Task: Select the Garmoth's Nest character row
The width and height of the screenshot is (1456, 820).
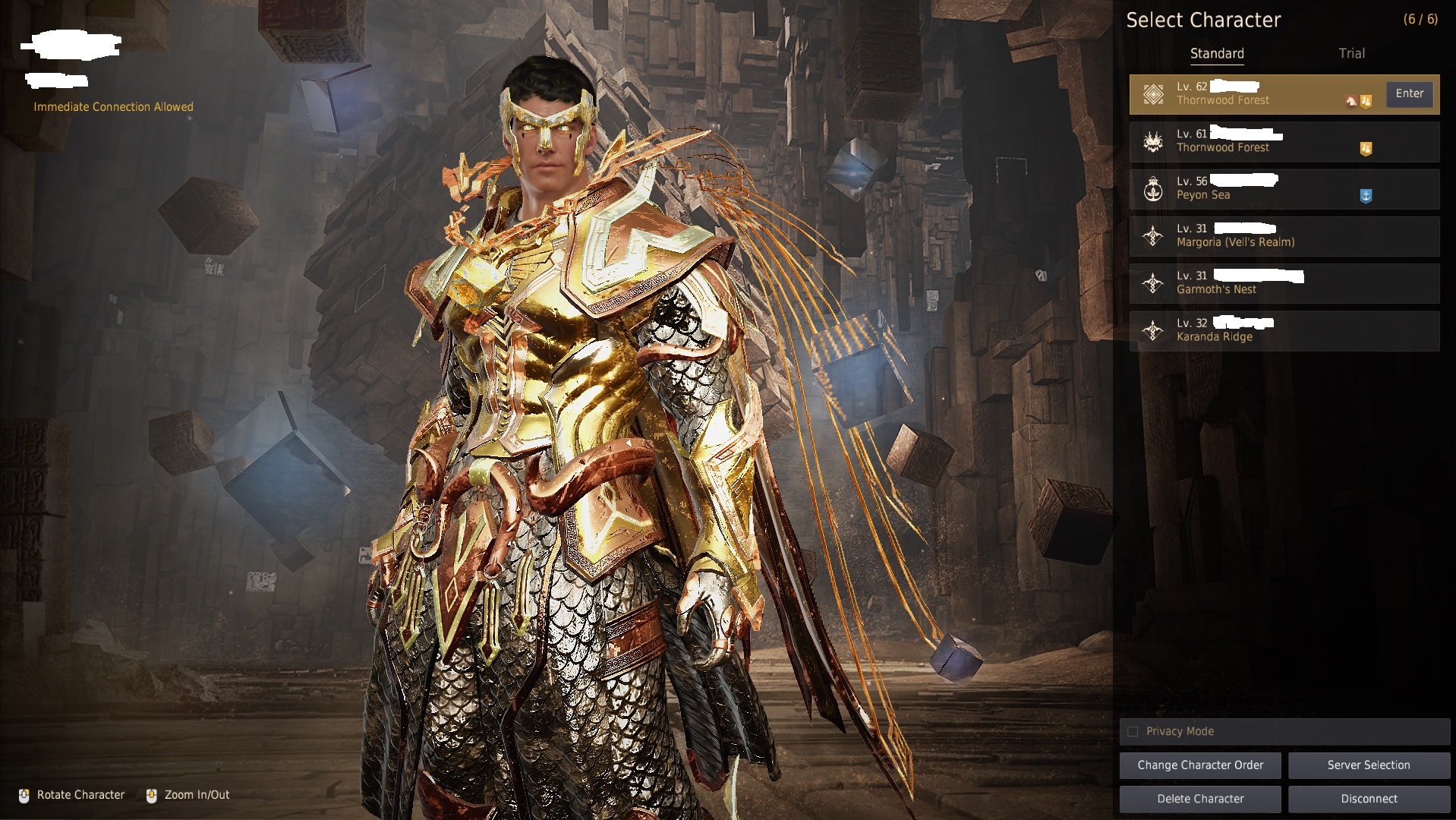Action: pyautogui.click(x=1283, y=282)
